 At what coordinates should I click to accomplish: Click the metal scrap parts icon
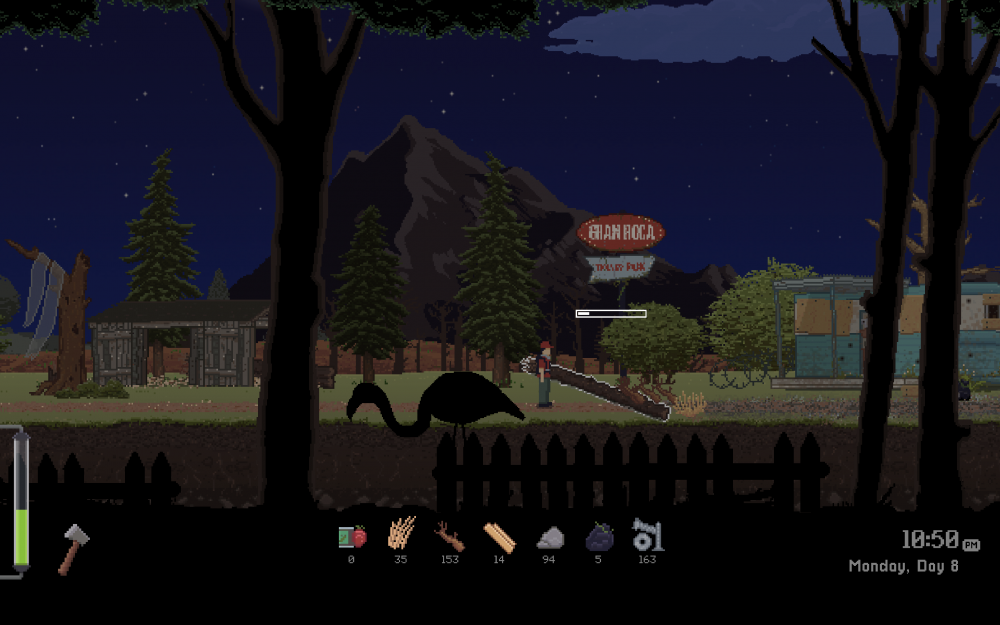647,535
